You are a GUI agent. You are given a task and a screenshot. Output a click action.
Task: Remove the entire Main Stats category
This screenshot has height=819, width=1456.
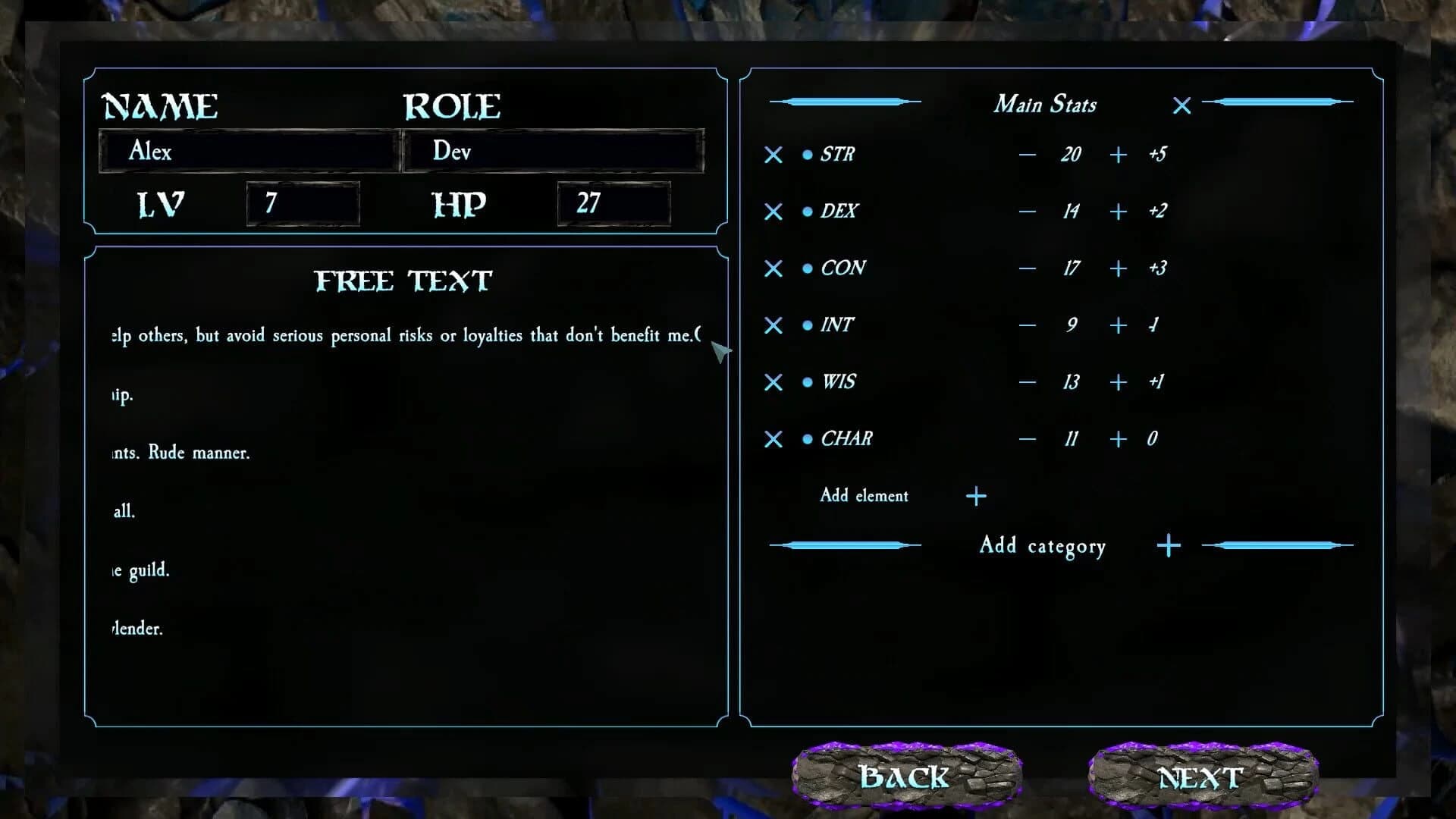click(x=1181, y=105)
